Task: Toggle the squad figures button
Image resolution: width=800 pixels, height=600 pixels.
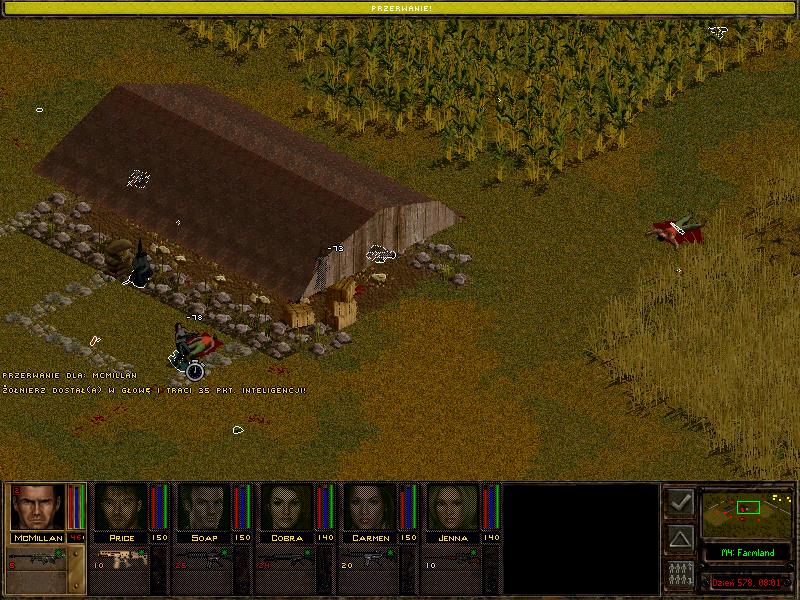Action: [x=680, y=574]
